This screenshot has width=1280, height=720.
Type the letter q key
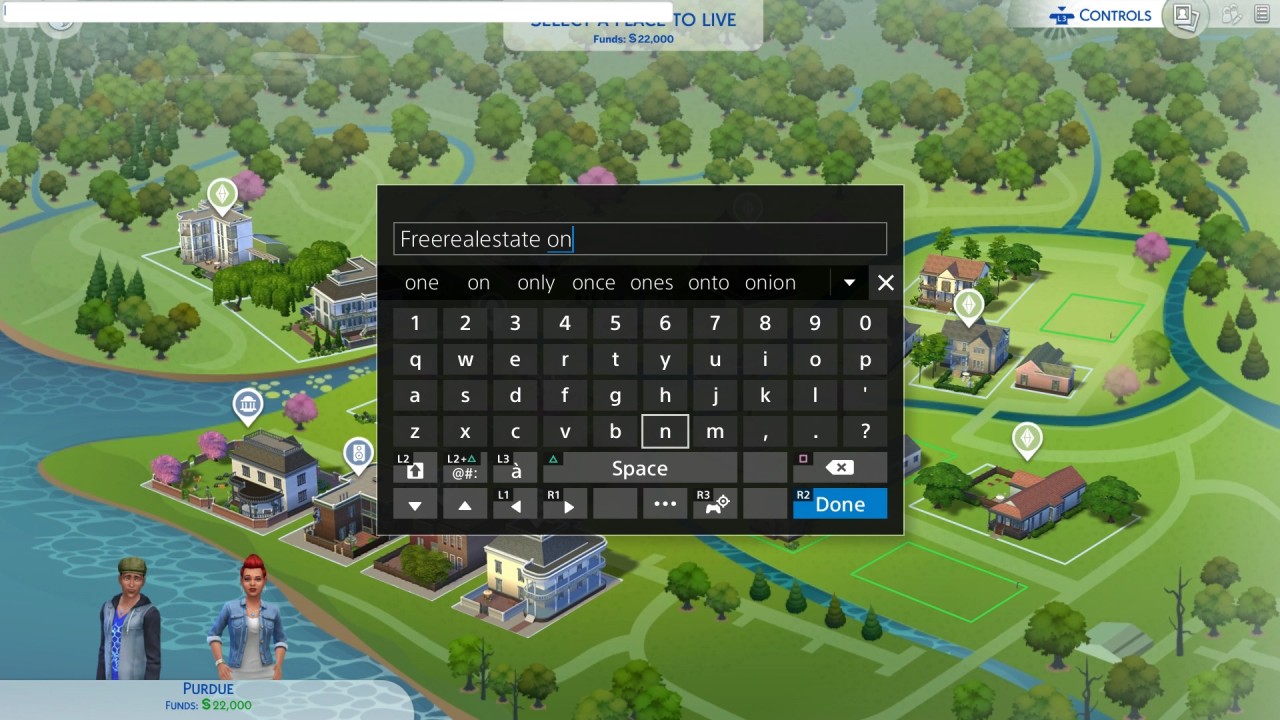pyautogui.click(x=415, y=360)
